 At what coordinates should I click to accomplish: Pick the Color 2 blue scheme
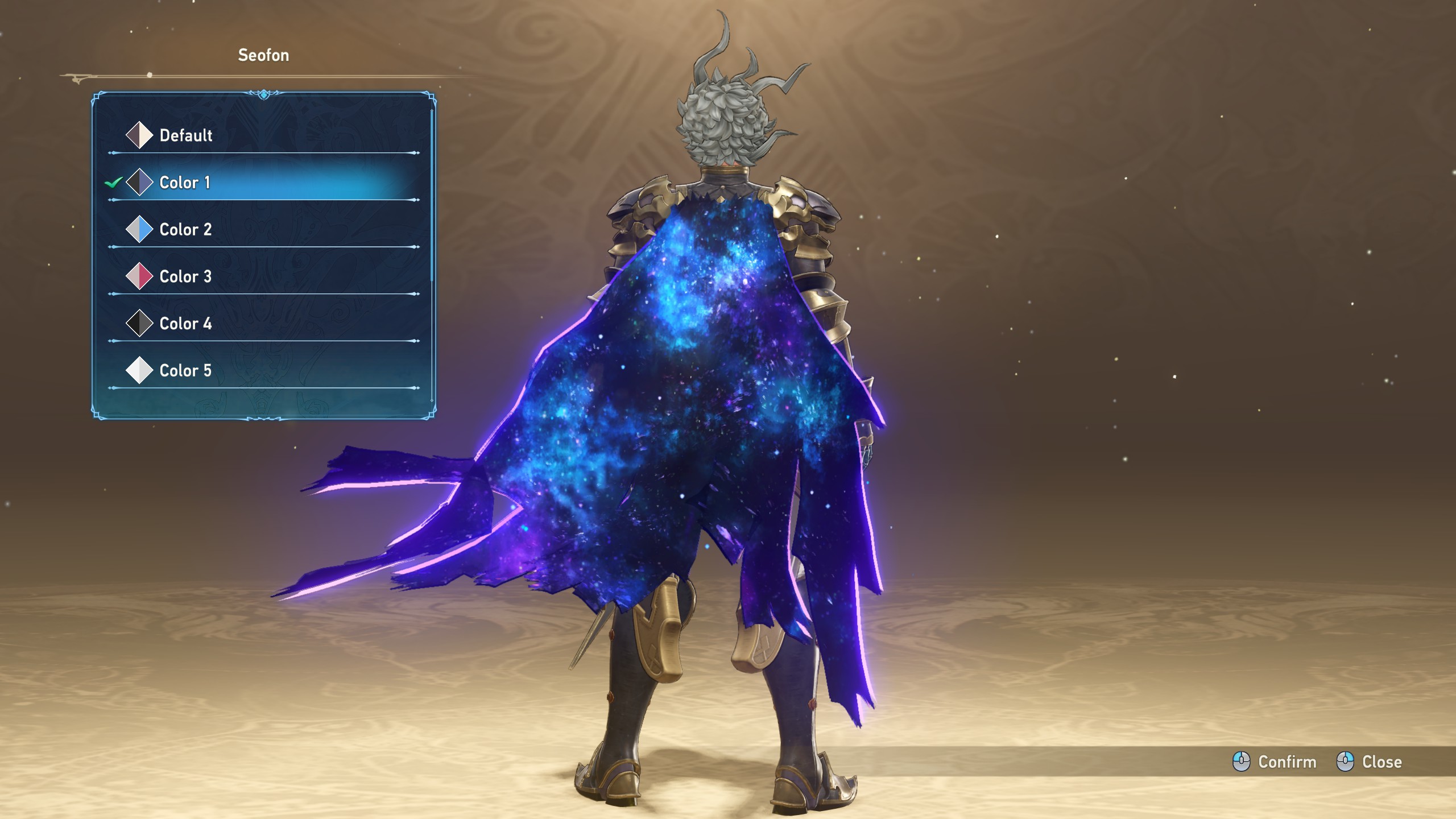pos(185,230)
